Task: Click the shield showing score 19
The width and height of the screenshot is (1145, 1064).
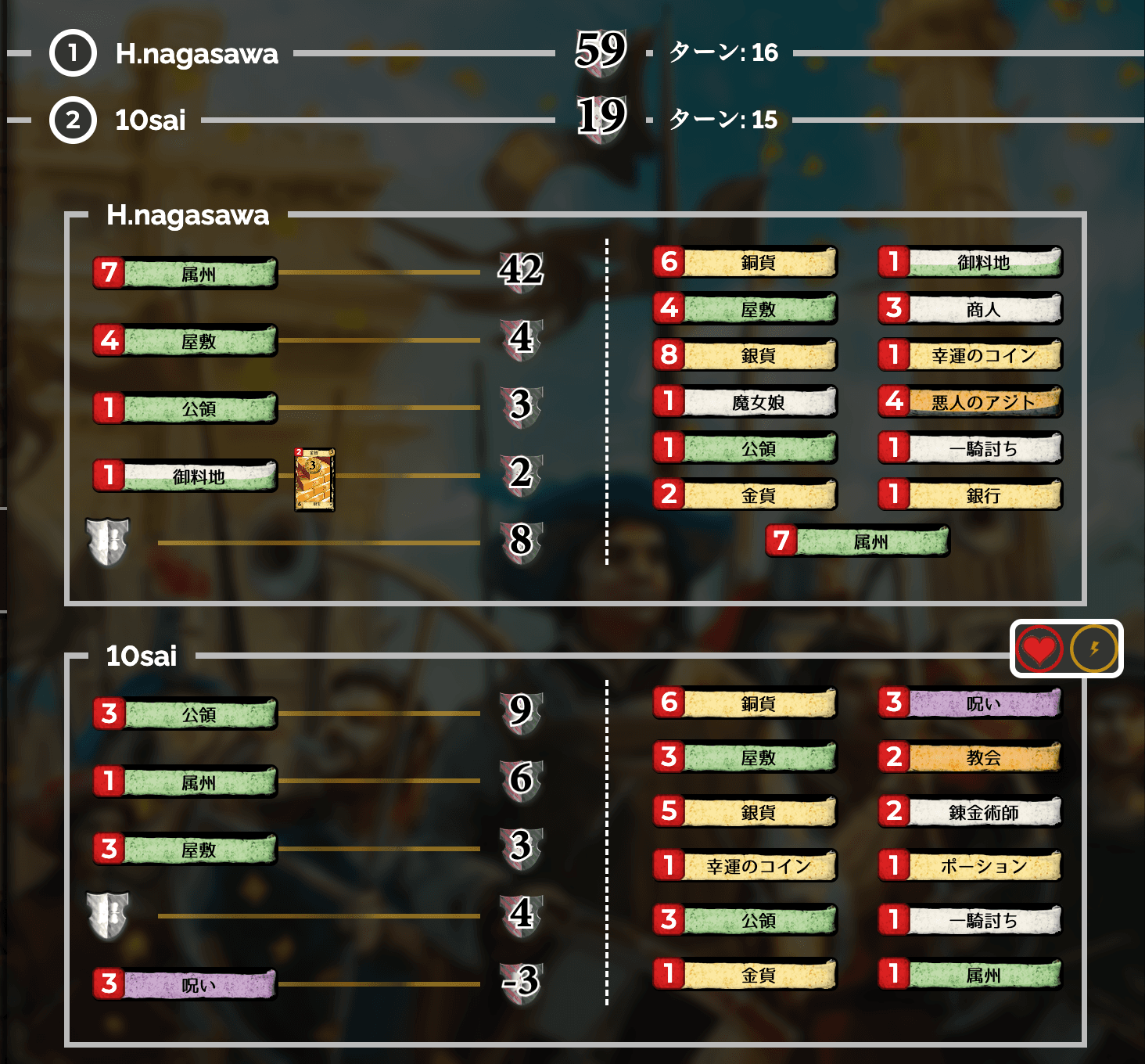Action: tap(602, 117)
